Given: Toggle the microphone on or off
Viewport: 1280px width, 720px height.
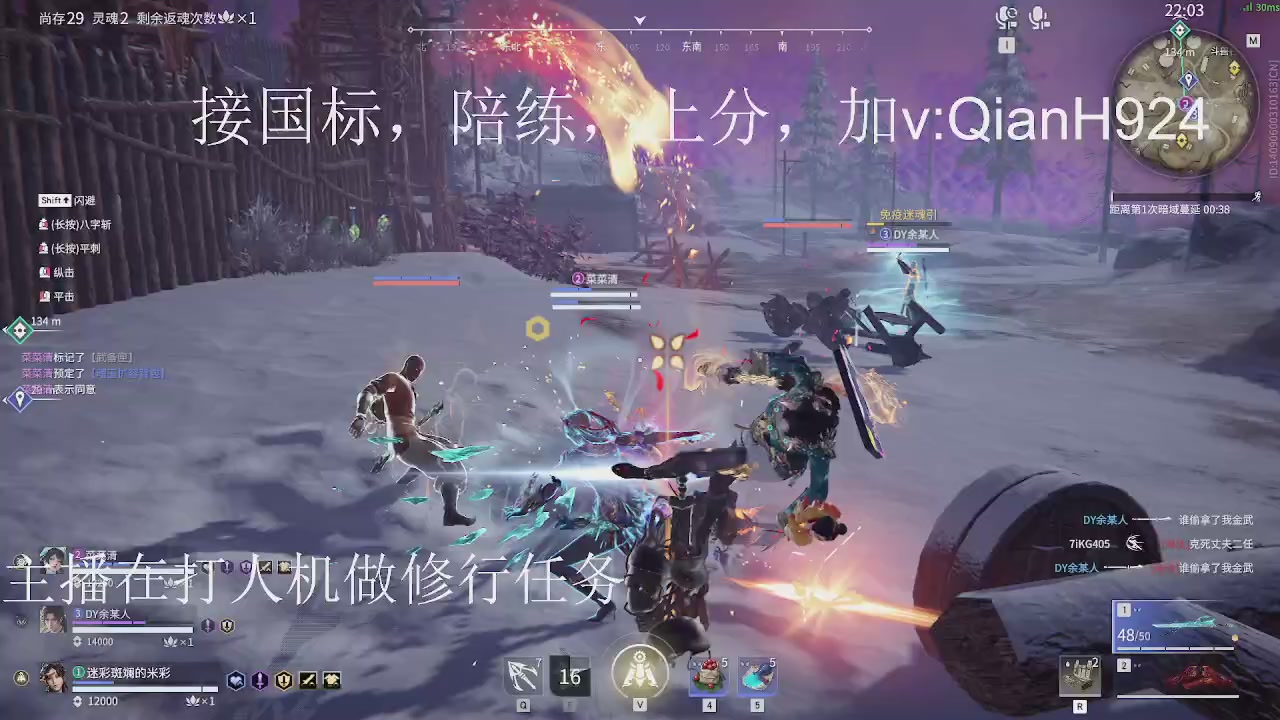Looking at the screenshot, I should coord(1040,15).
